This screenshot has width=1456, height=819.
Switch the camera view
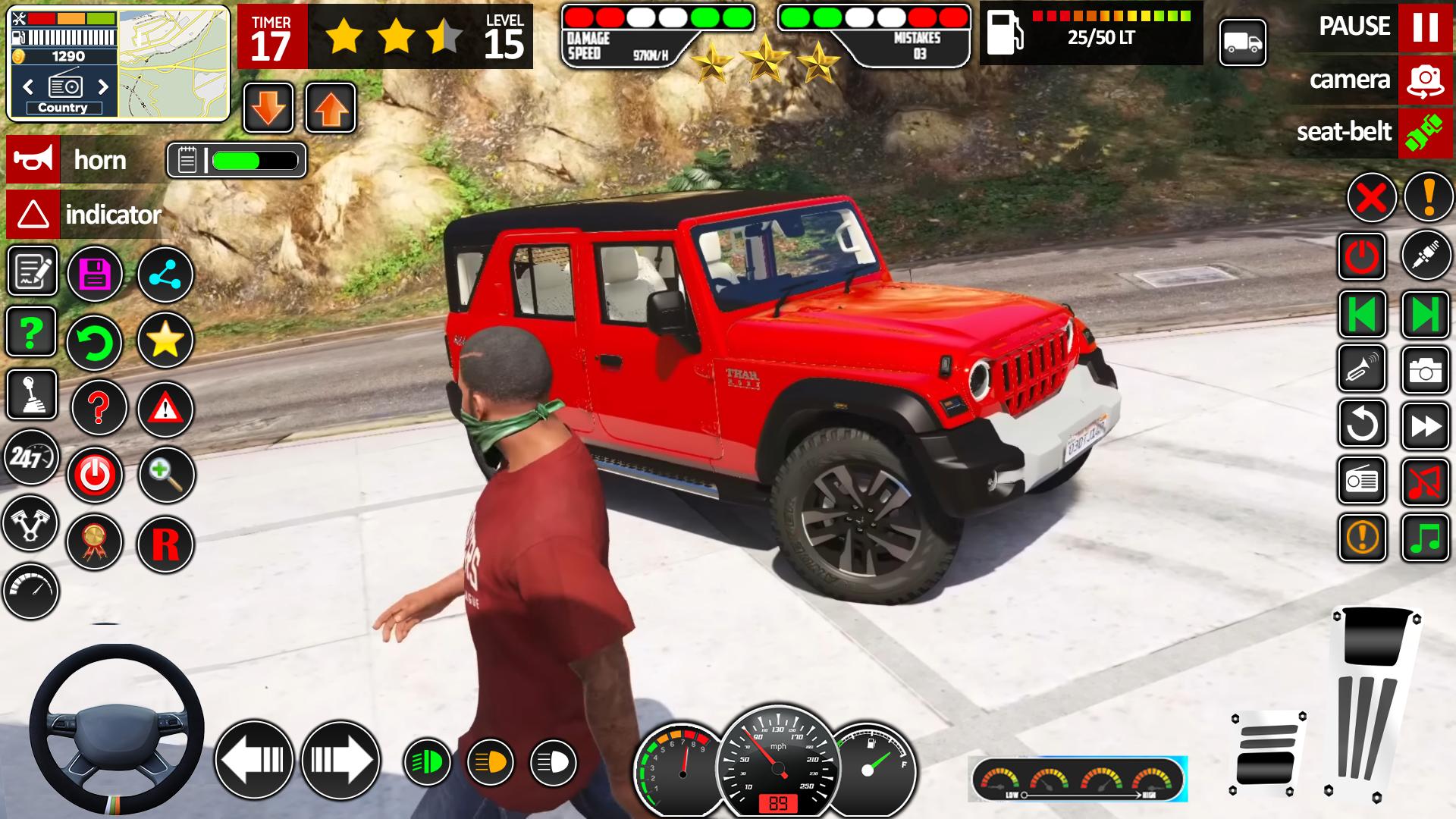[x=1425, y=80]
